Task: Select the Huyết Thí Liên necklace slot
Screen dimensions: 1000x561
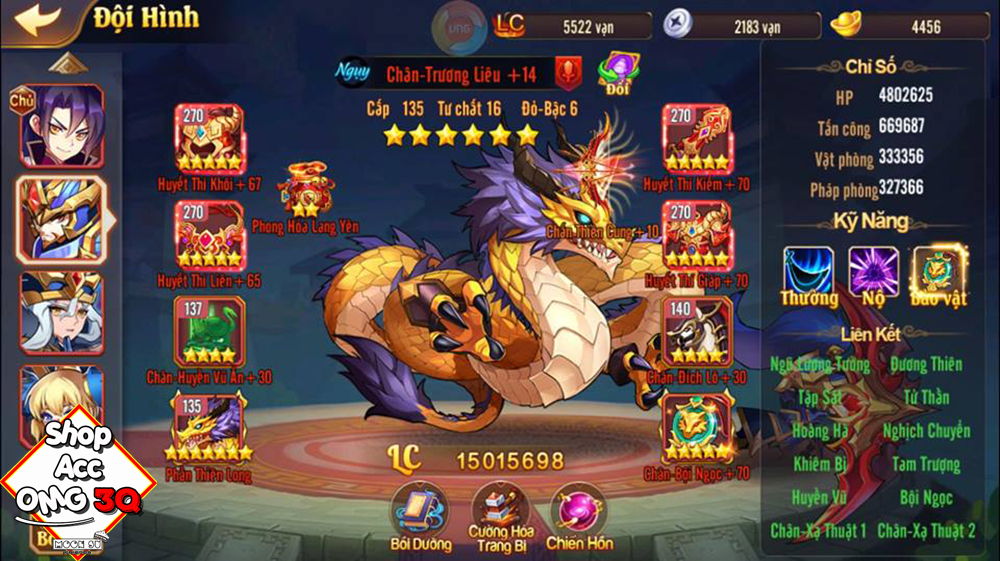Action: click(209, 235)
